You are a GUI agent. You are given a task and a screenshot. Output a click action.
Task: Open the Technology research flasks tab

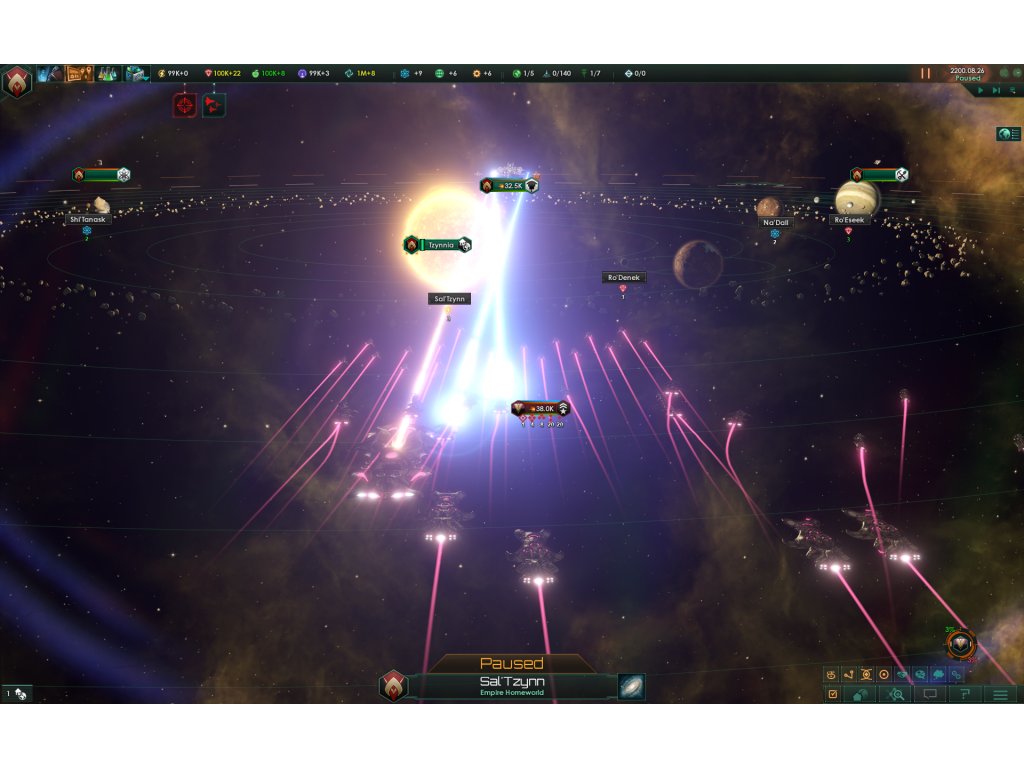[x=107, y=73]
